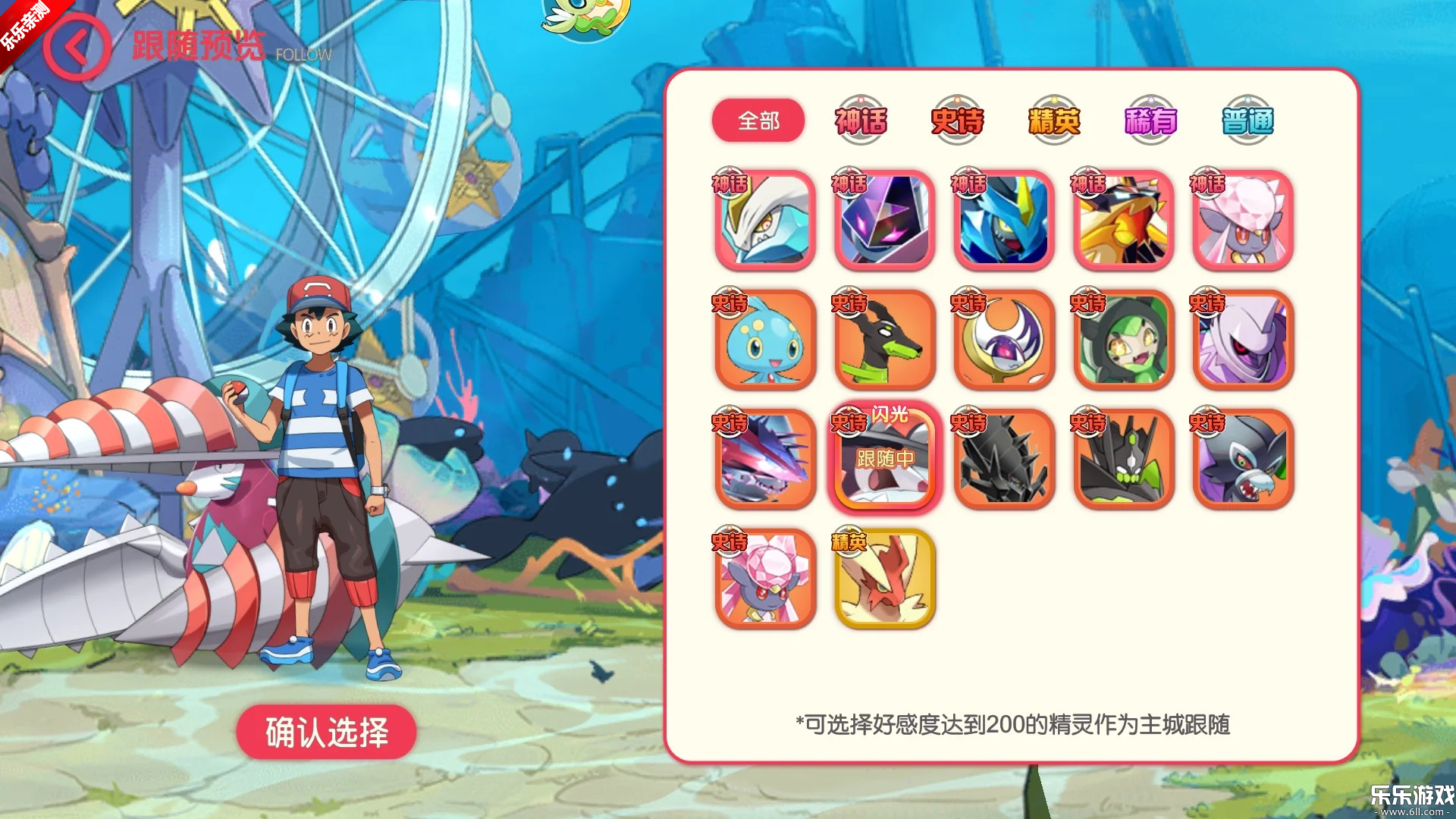
Task: Select the Zygarde Complete Forme portrait
Action: click(1122, 461)
